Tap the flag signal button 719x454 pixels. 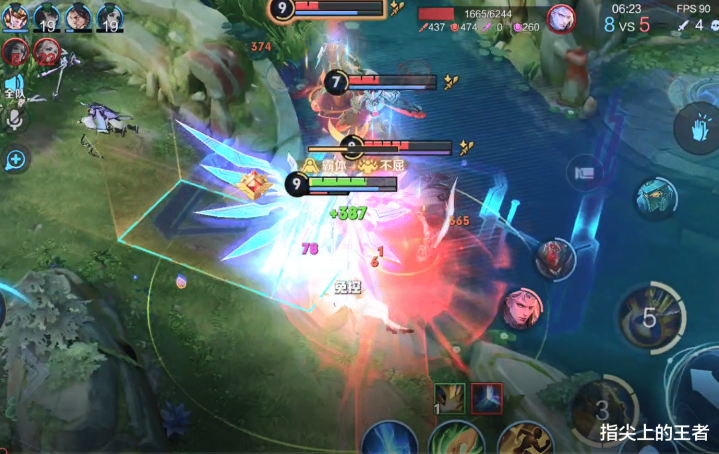(x=585, y=172)
